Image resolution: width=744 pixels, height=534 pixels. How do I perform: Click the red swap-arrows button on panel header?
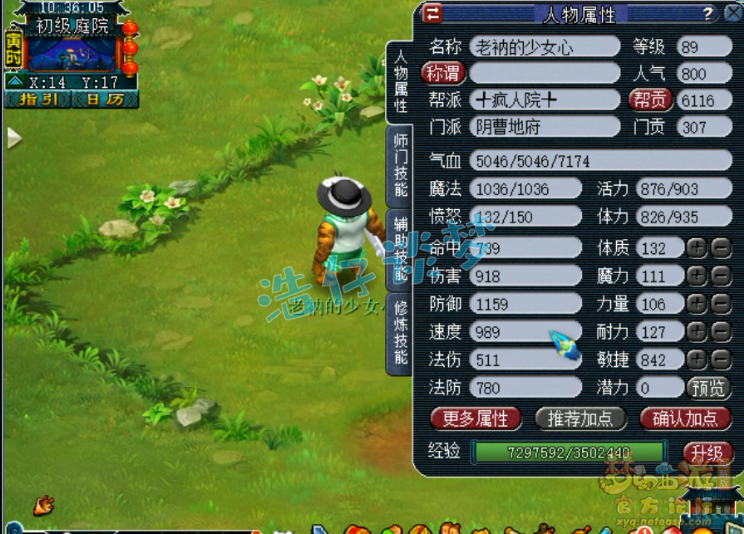(x=432, y=13)
